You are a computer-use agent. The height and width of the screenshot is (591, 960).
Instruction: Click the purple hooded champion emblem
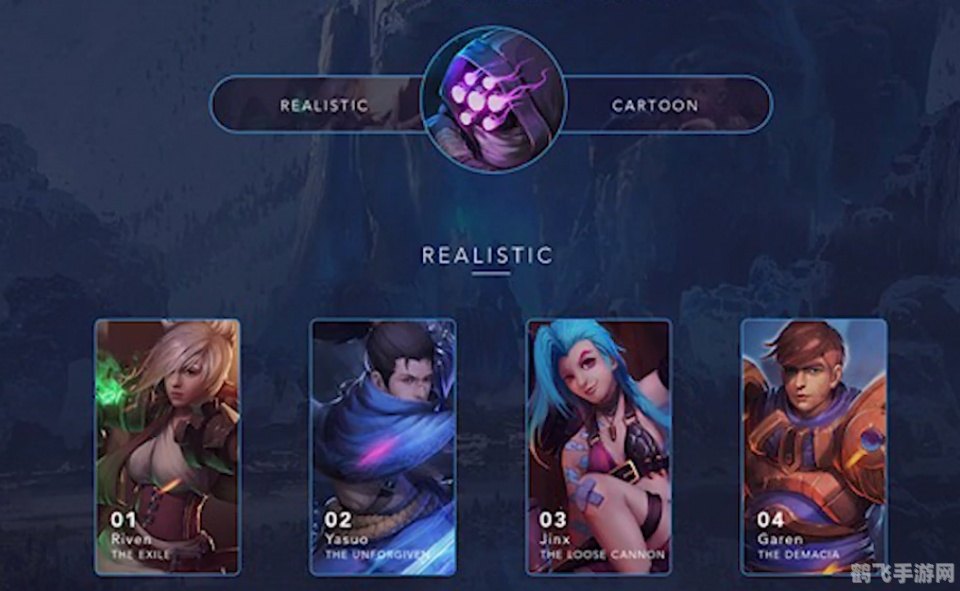click(x=493, y=100)
